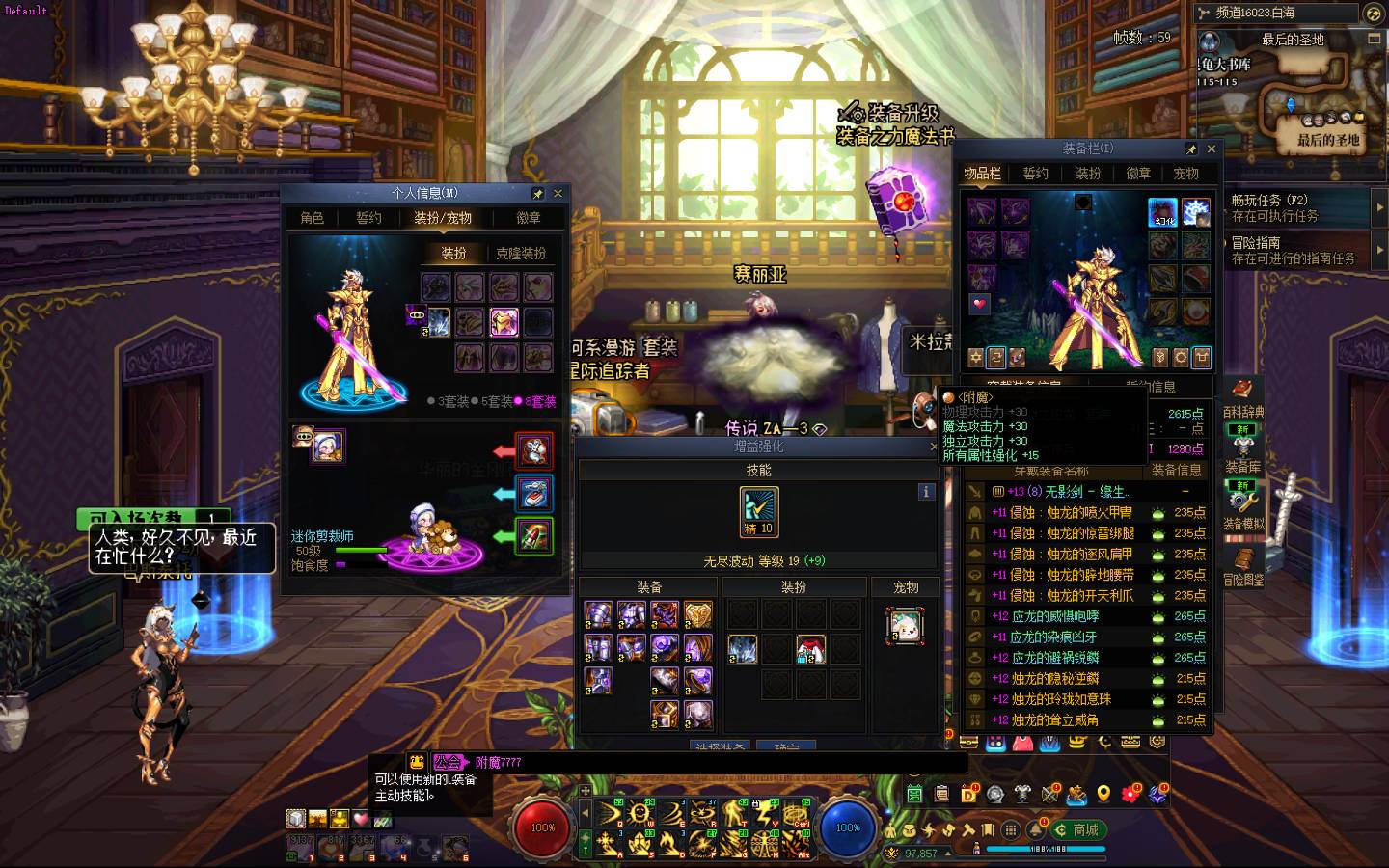Click the 公会 guild chat tag
1389x868 pixels.
[448, 762]
